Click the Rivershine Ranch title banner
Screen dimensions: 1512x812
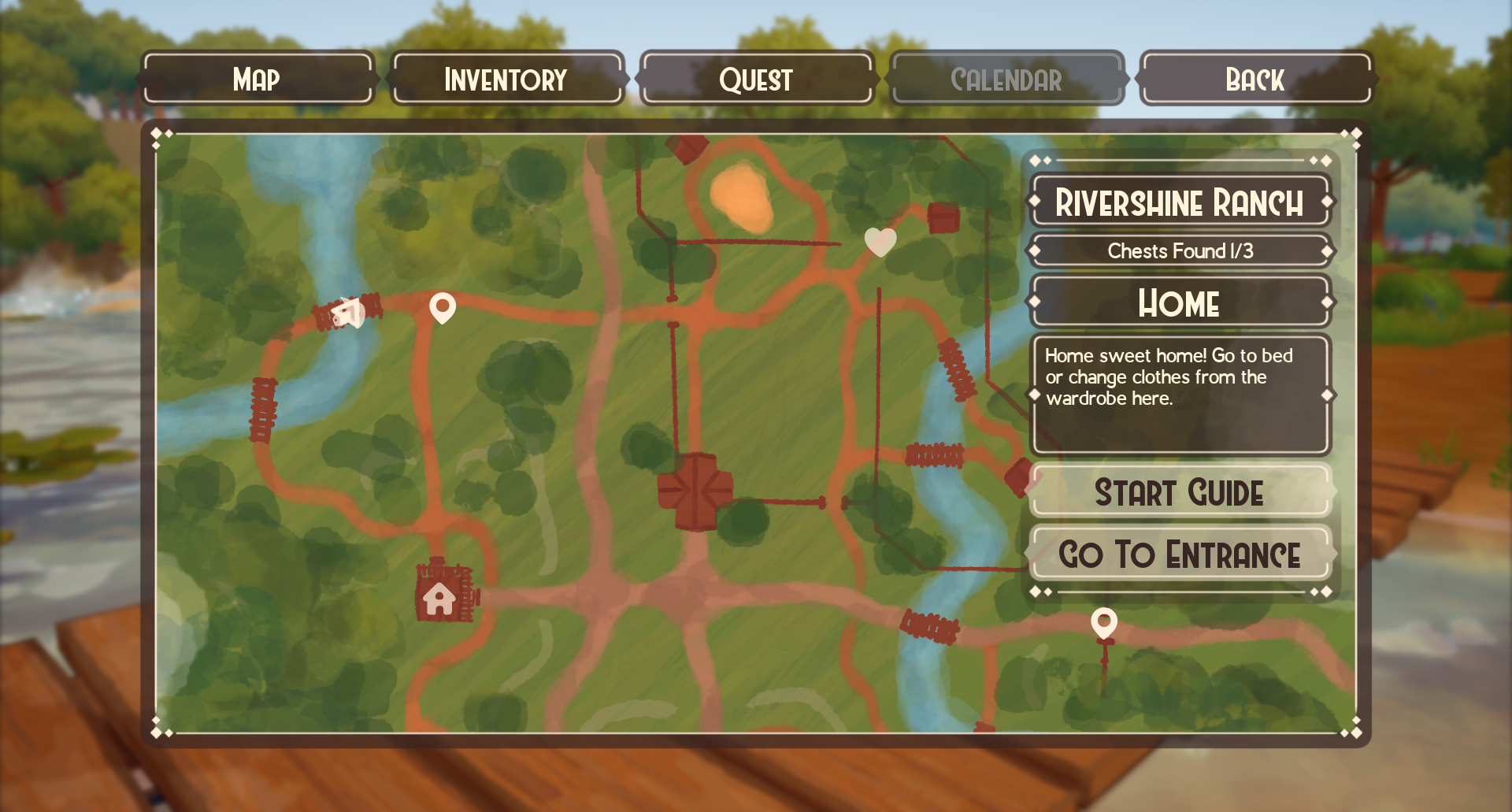pos(1180,202)
